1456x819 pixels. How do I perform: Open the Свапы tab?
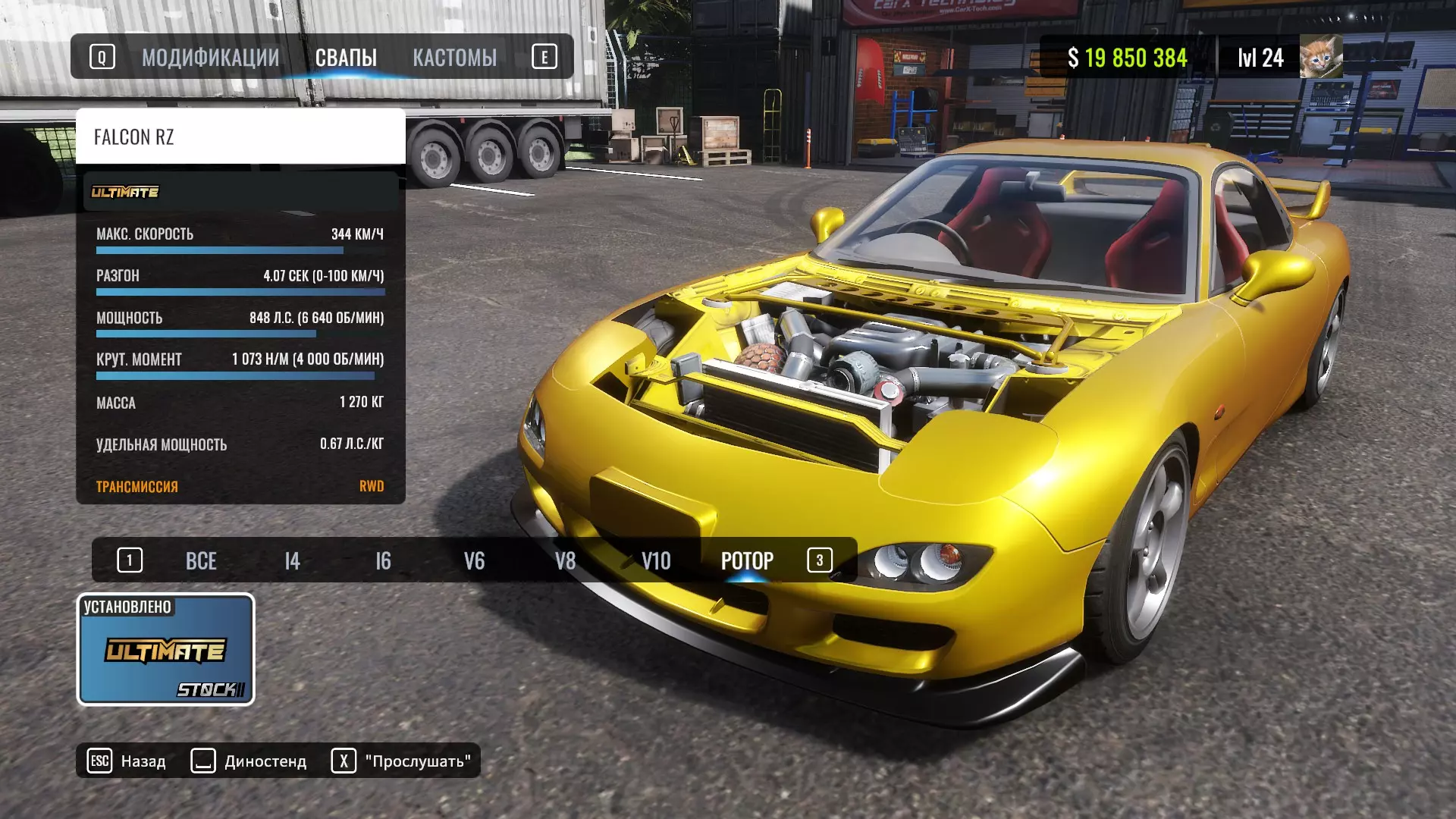point(346,58)
